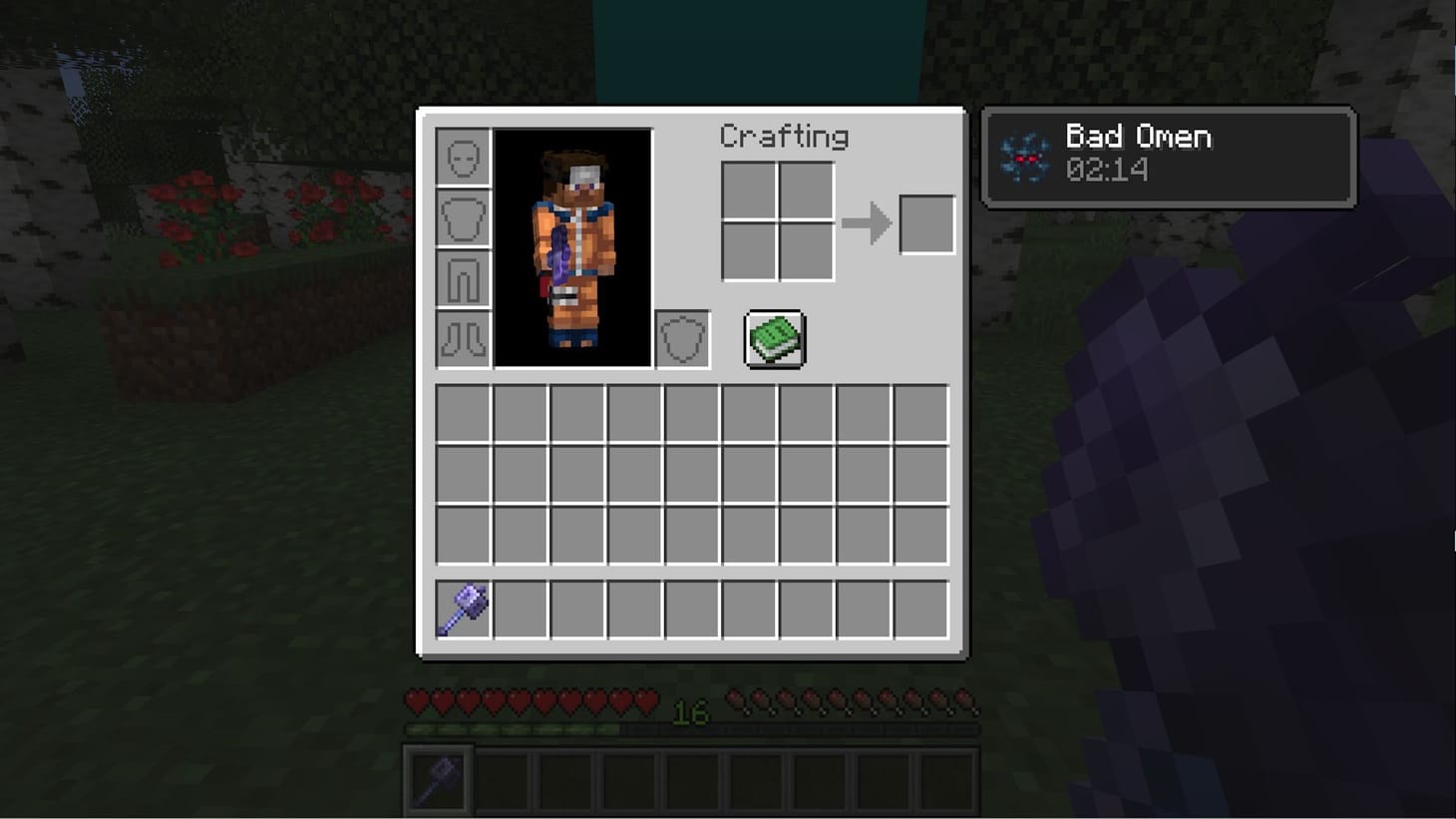
Task: Click the top-left crafting grid slot
Action: point(750,190)
